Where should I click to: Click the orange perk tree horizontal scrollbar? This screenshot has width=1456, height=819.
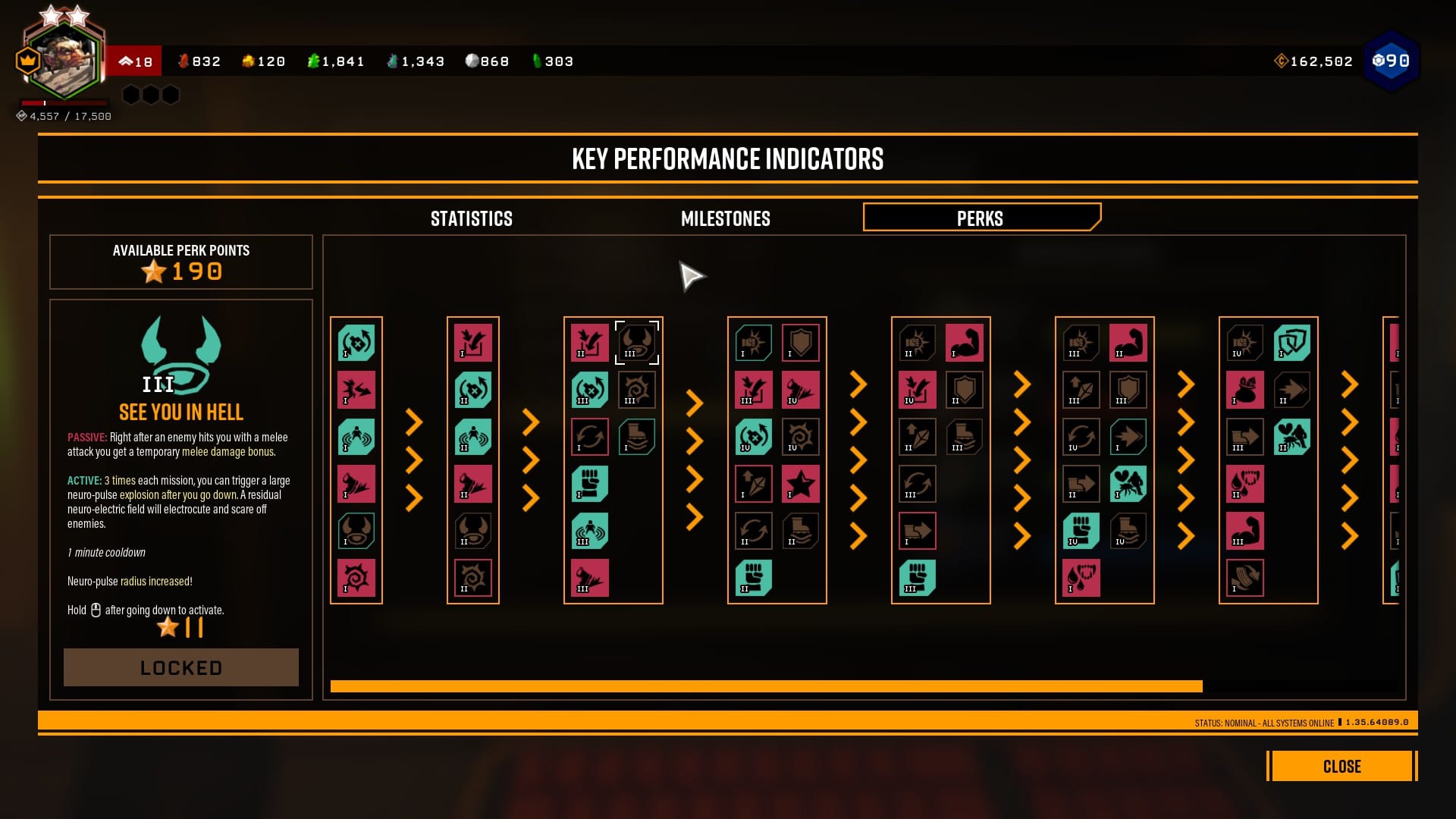tap(766, 686)
